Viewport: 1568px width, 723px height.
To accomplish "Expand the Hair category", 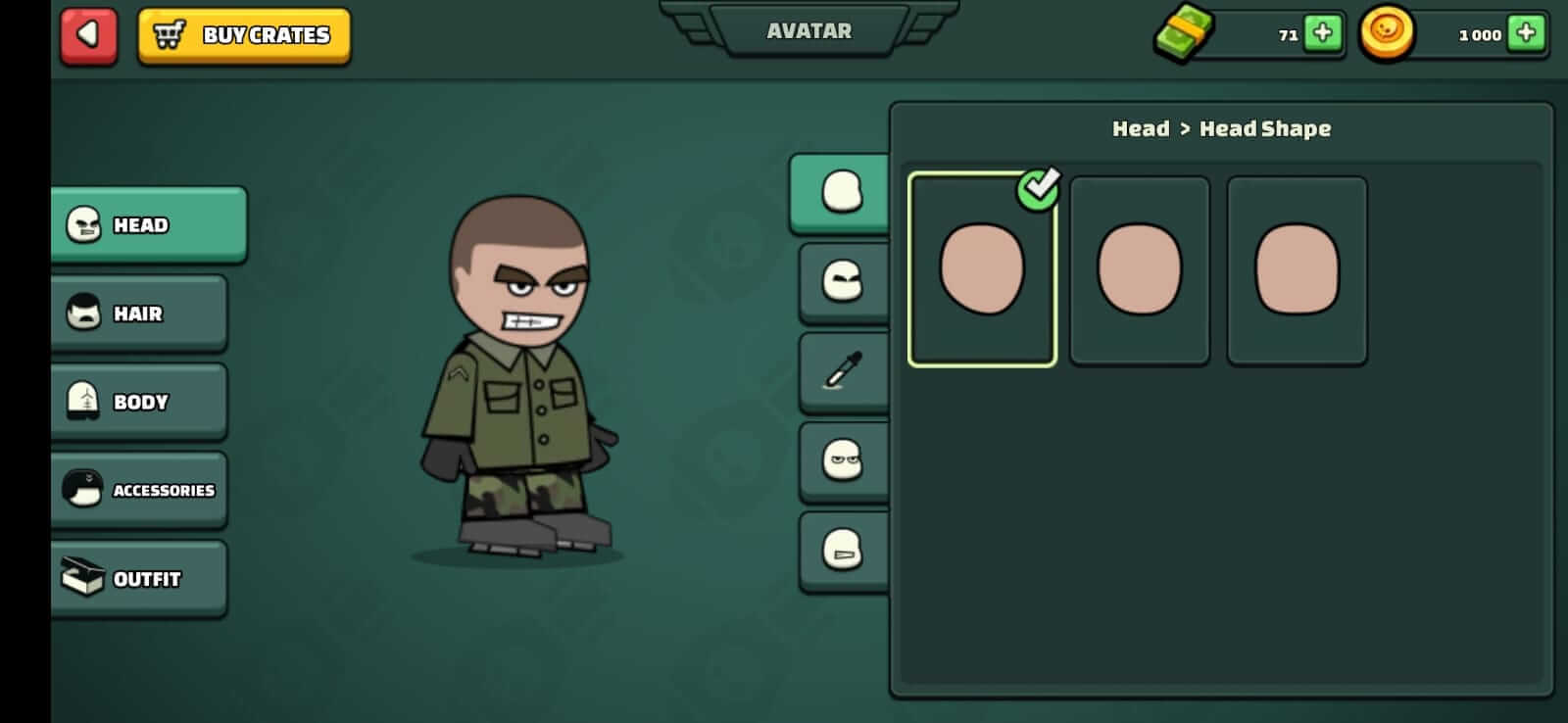I will [137, 313].
